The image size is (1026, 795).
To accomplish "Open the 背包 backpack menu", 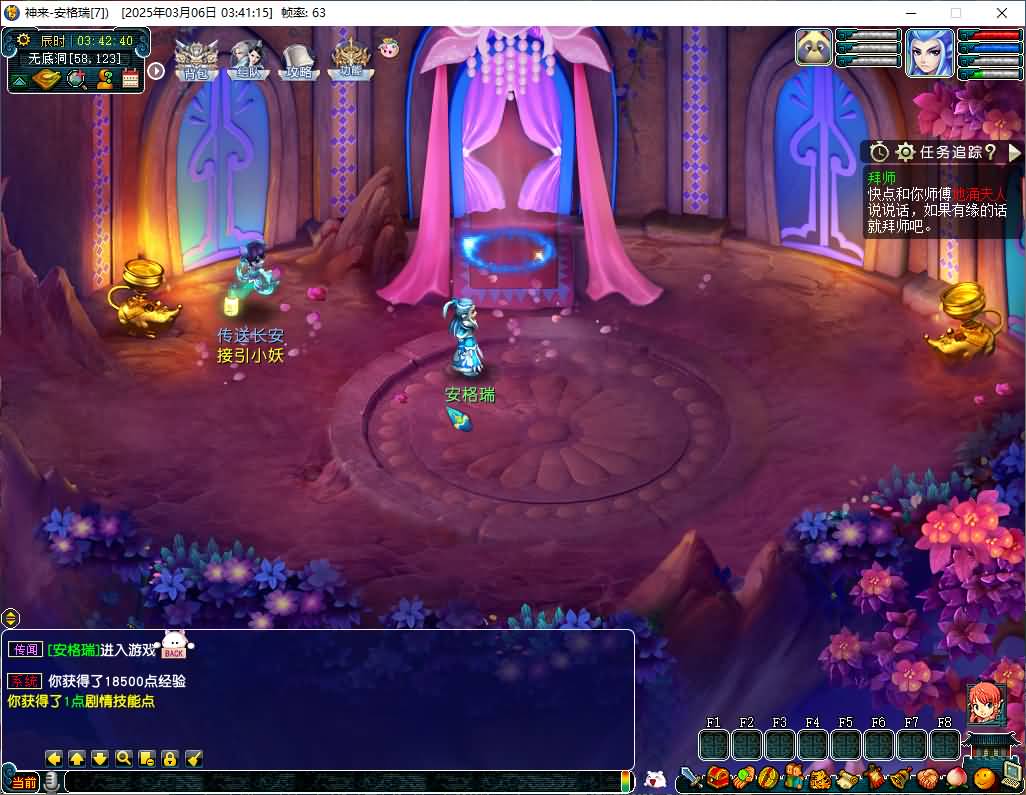I will (195, 59).
